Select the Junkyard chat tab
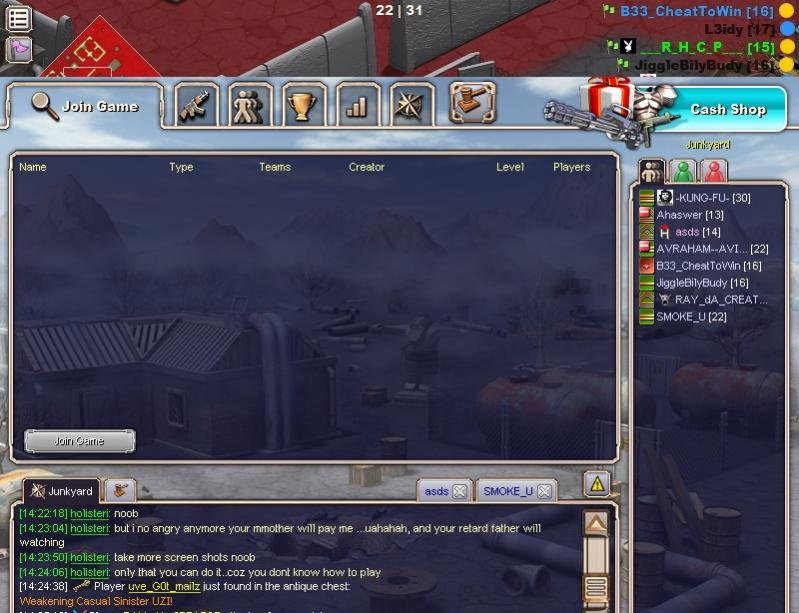This screenshot has width=799, height=613. tap(62, 491)
